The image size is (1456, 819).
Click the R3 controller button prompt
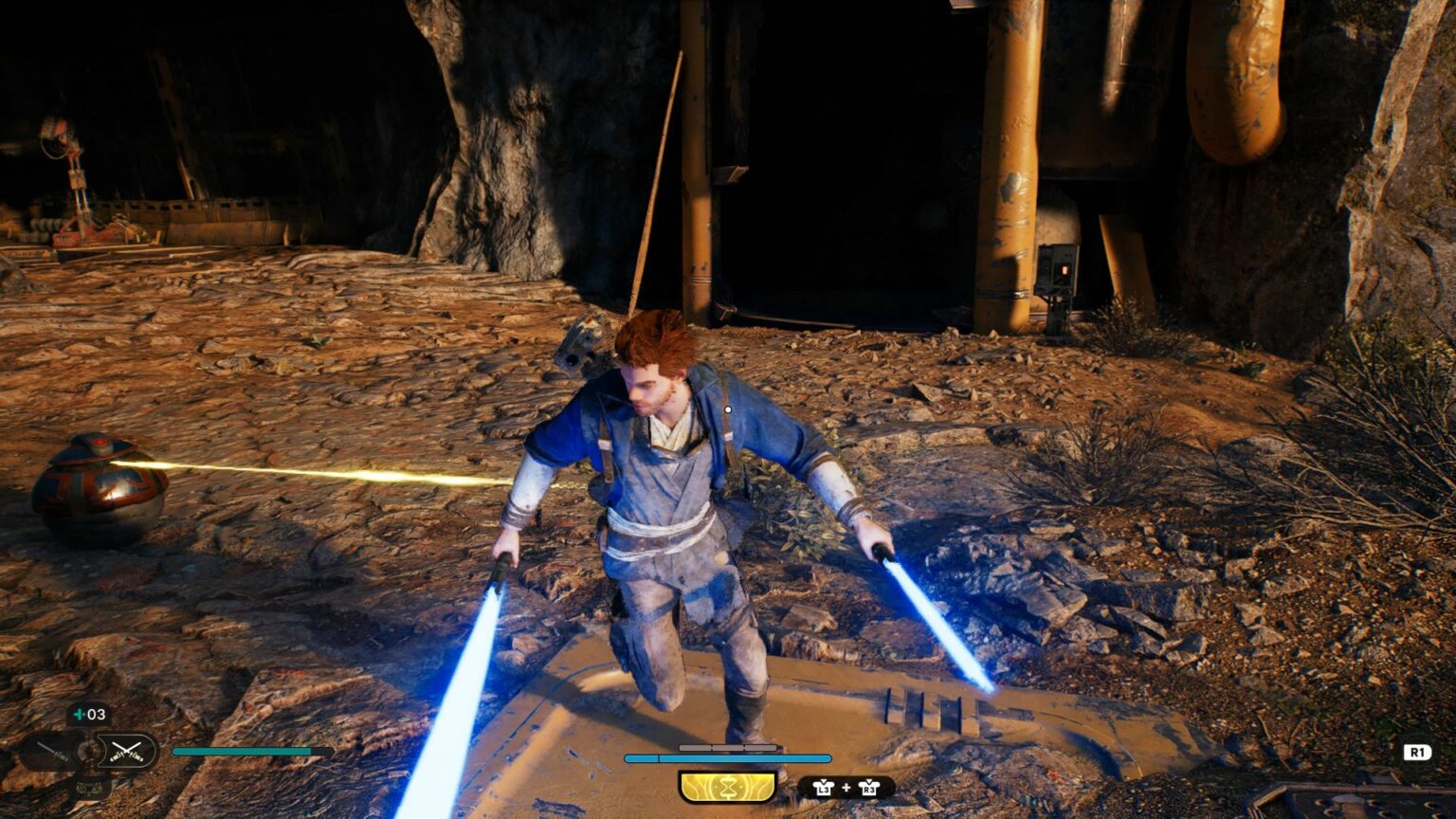pos(871,788)
